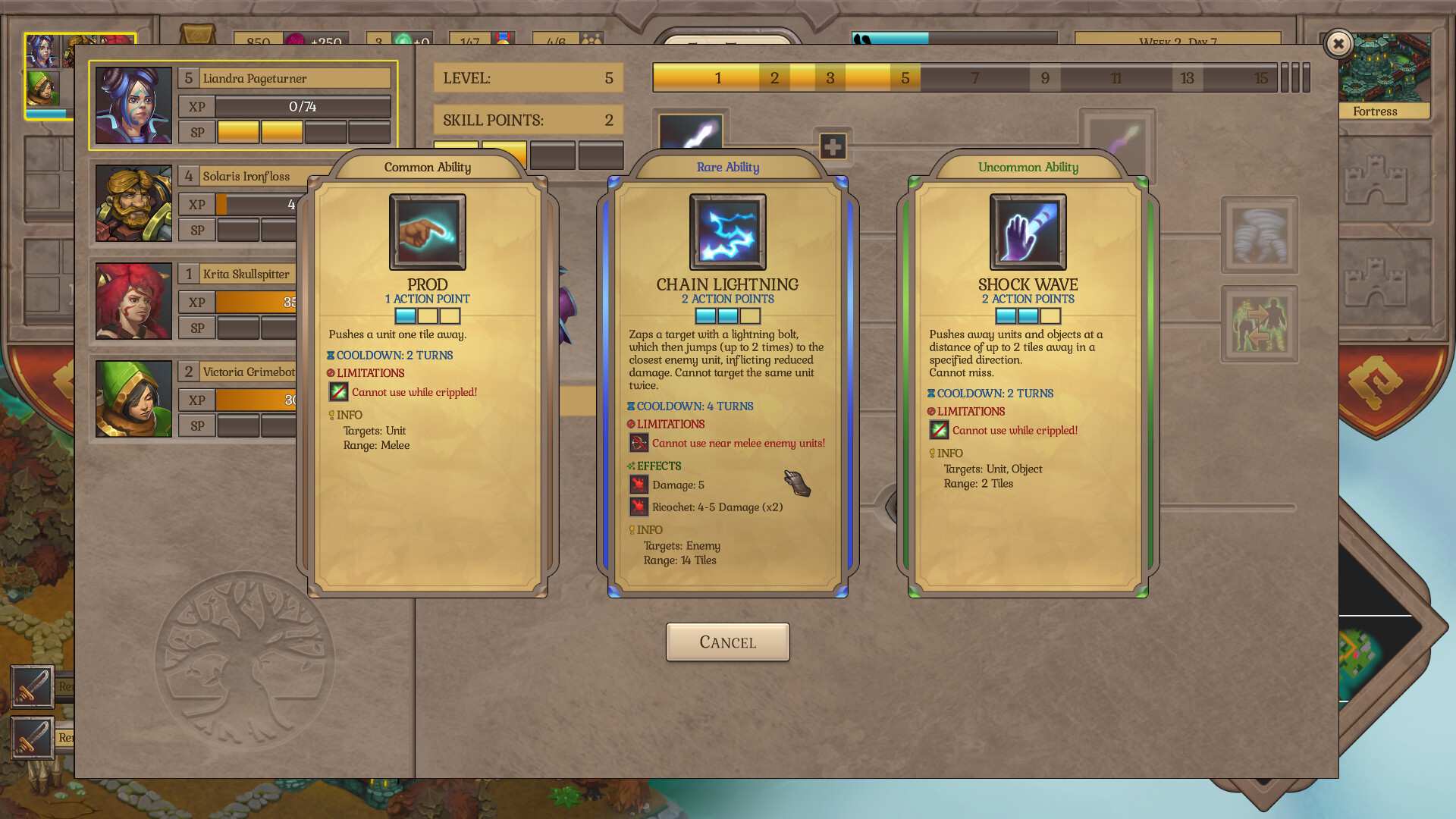Select level 7 on the level progression bar
The width and height of the screenshot is (1456, 819).
pos(975,77)
